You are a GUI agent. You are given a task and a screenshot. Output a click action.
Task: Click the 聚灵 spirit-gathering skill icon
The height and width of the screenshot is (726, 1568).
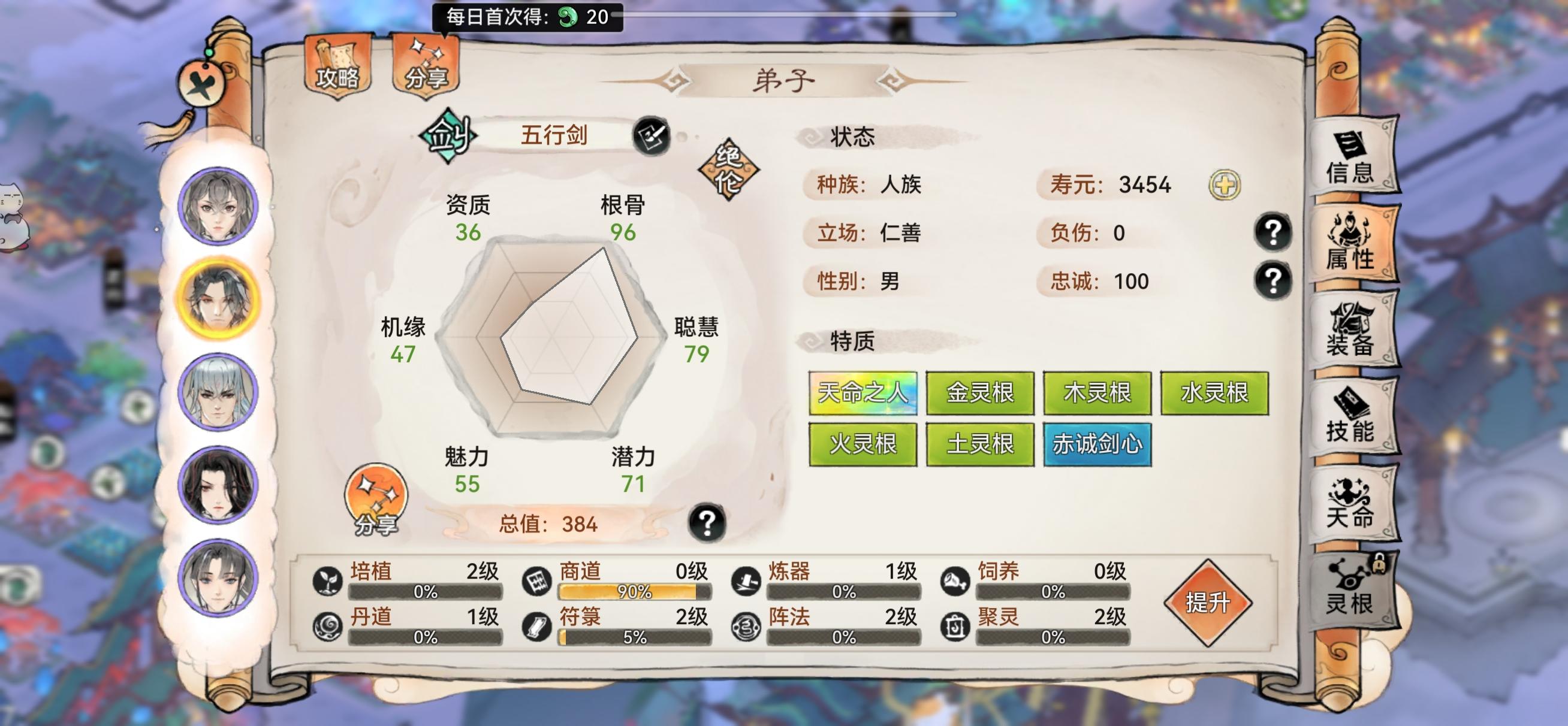(x=957, y=628)
